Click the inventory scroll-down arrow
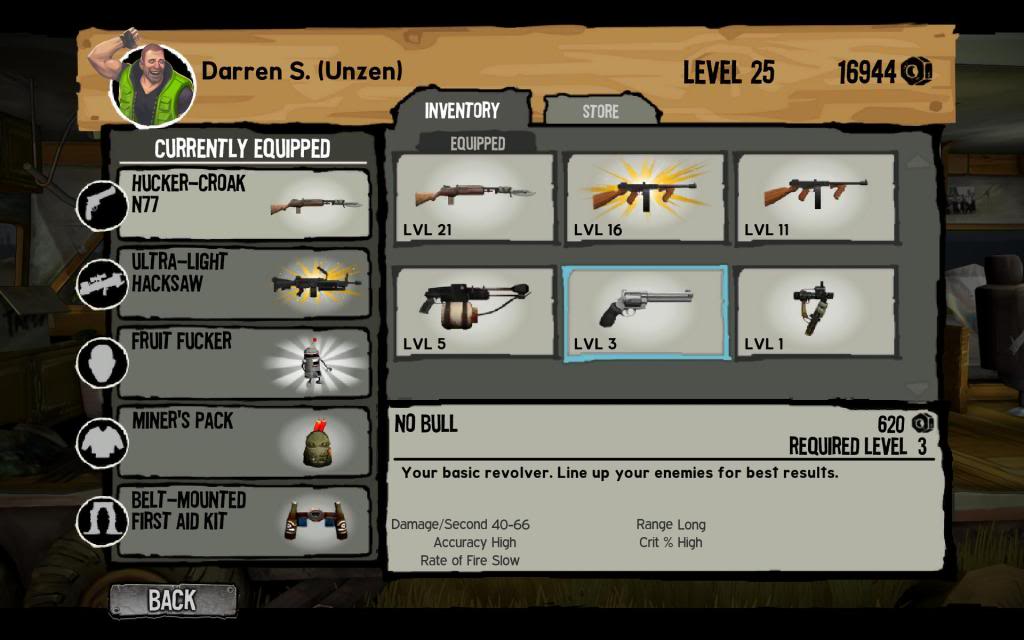This screenshot has height=640, width=1024. (x=917, y=388)
